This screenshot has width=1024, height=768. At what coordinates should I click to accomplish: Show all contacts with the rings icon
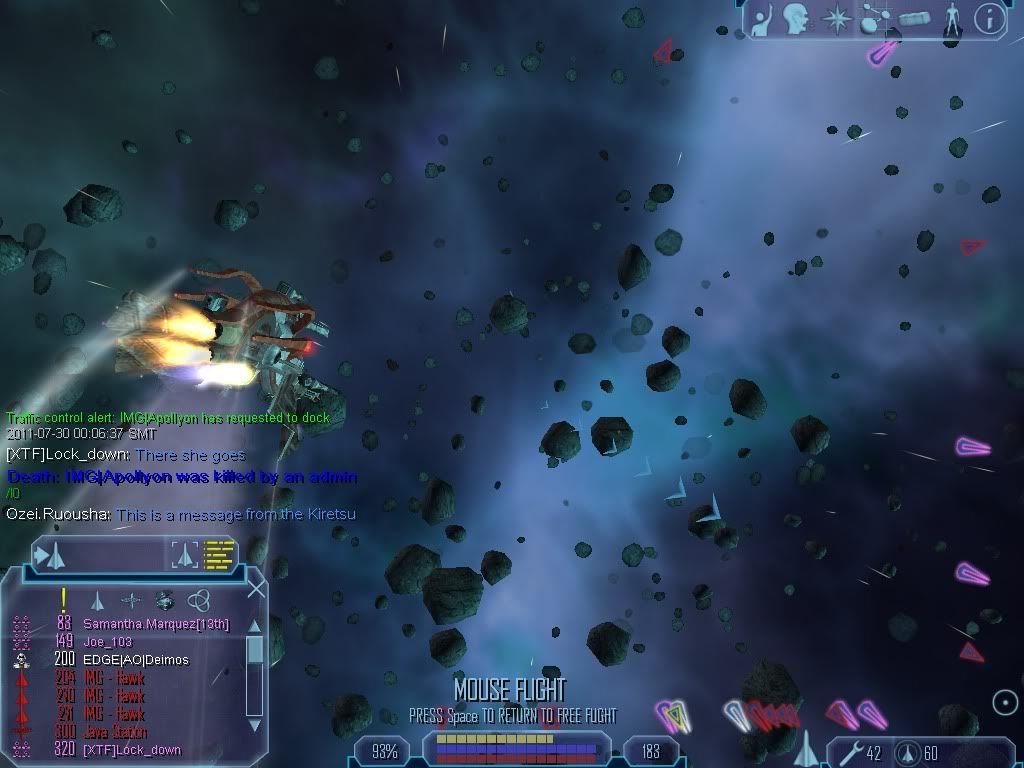[199, 600]
